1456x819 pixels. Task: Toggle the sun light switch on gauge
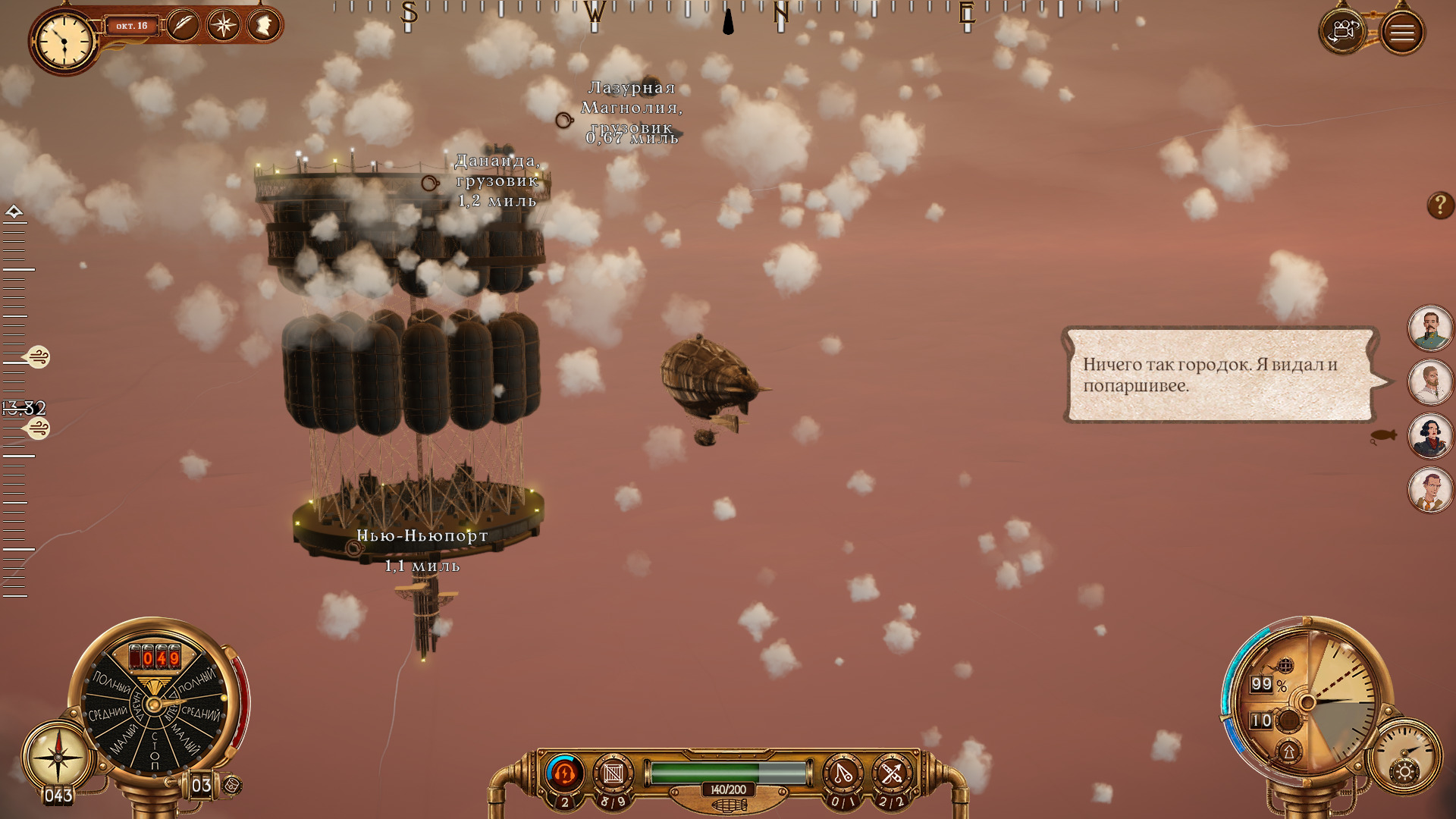pos(1404,772)
